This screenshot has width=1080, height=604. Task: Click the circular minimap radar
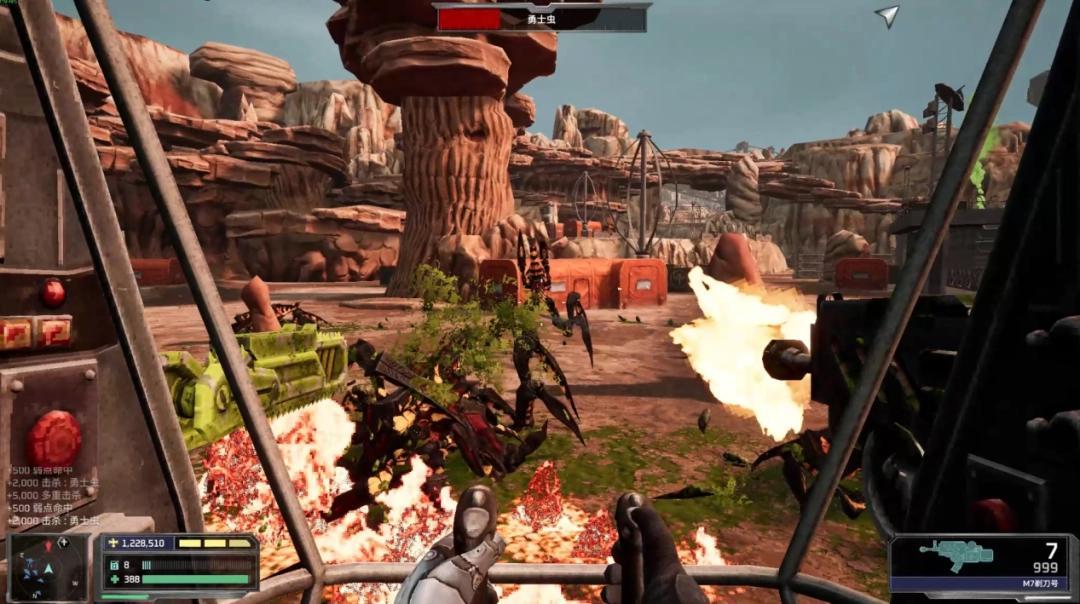click(47, 568)
